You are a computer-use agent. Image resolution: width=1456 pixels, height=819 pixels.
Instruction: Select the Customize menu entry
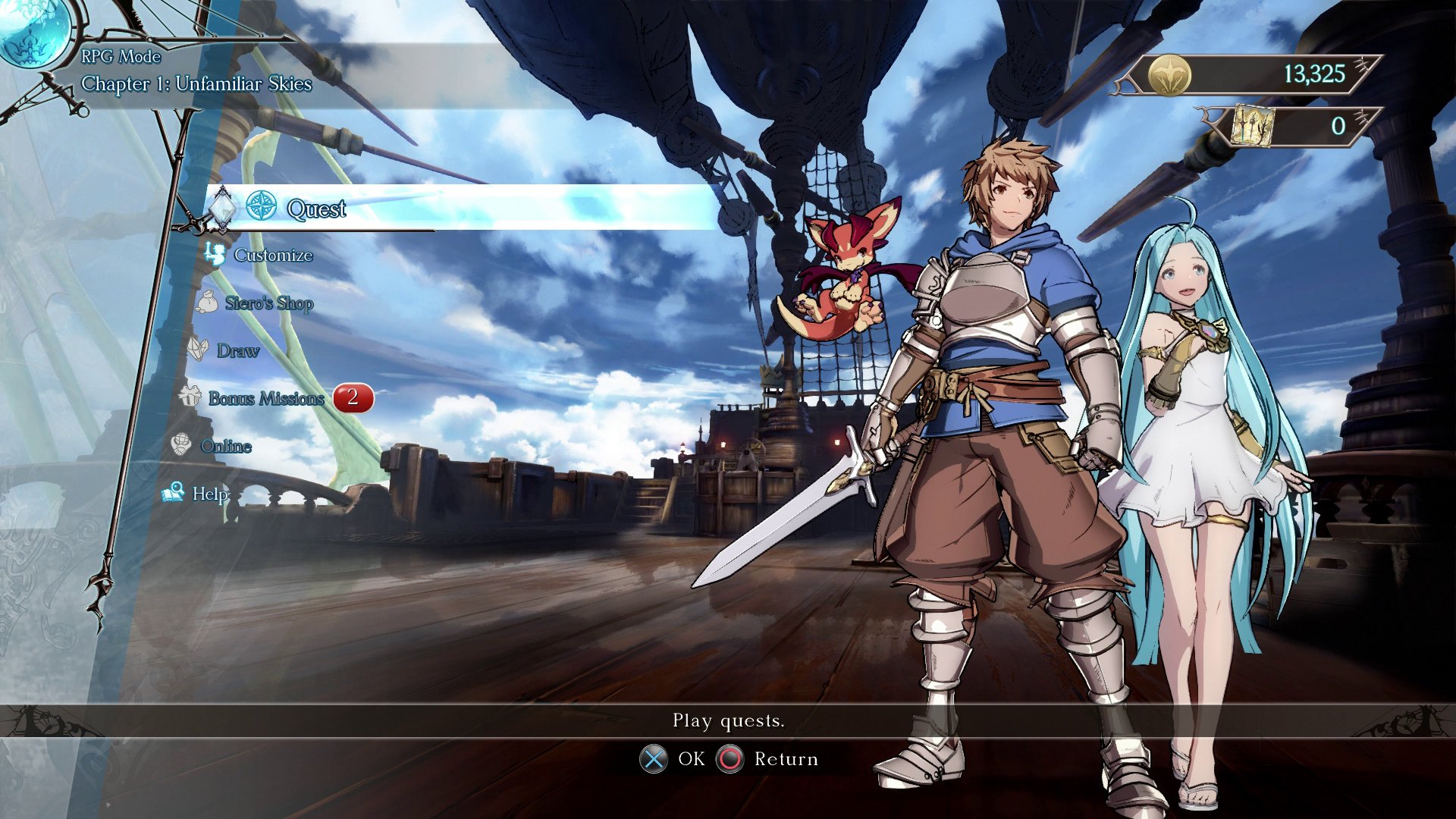272,255
